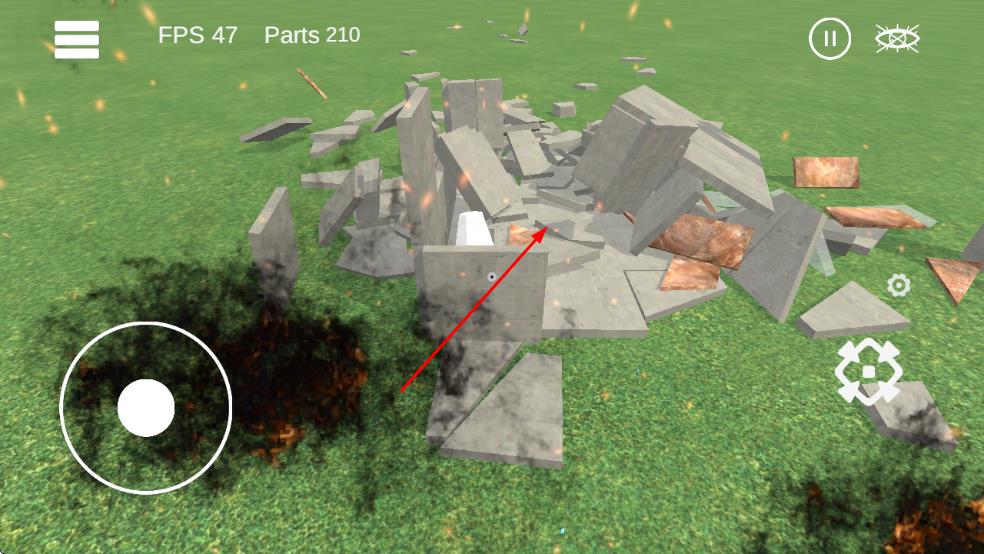
Task: Open the small gear settings
Action: point(899,286)
